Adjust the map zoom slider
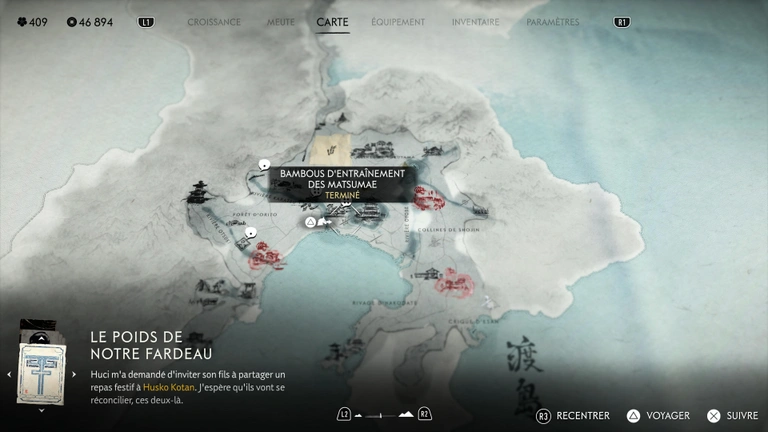The height and width of the screenshot is (432, 768). coord(384,414)
